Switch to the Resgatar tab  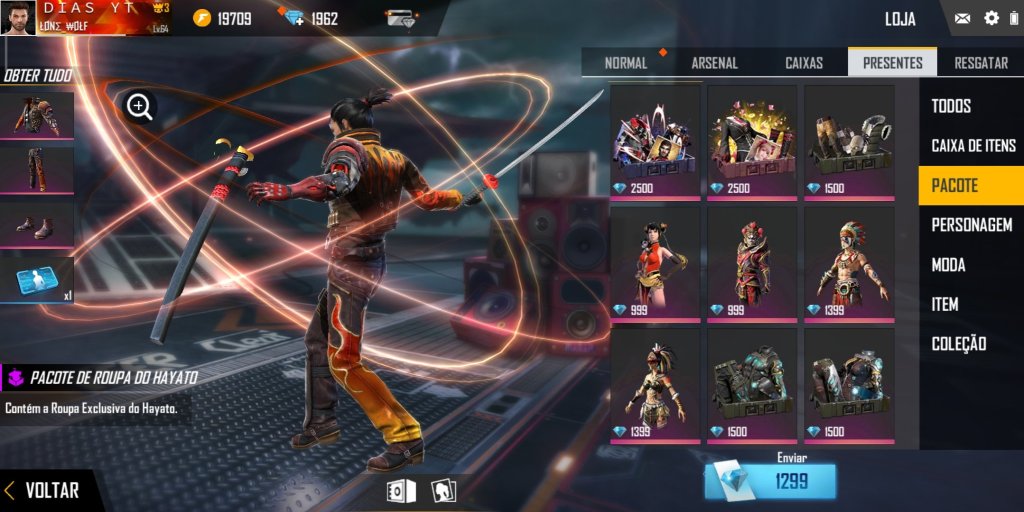(980, 63)
